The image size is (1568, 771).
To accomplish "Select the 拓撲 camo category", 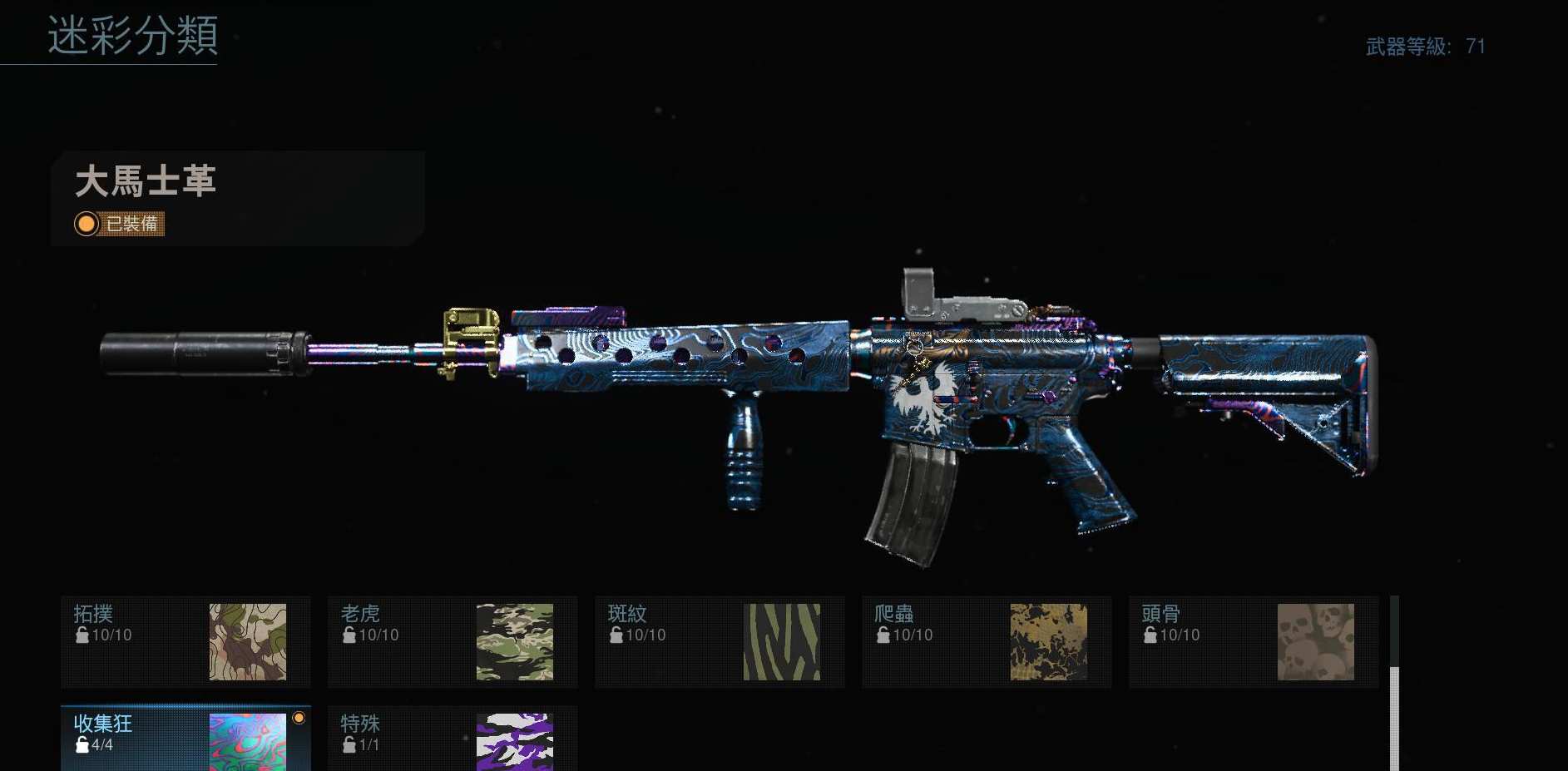I will 185,641.
